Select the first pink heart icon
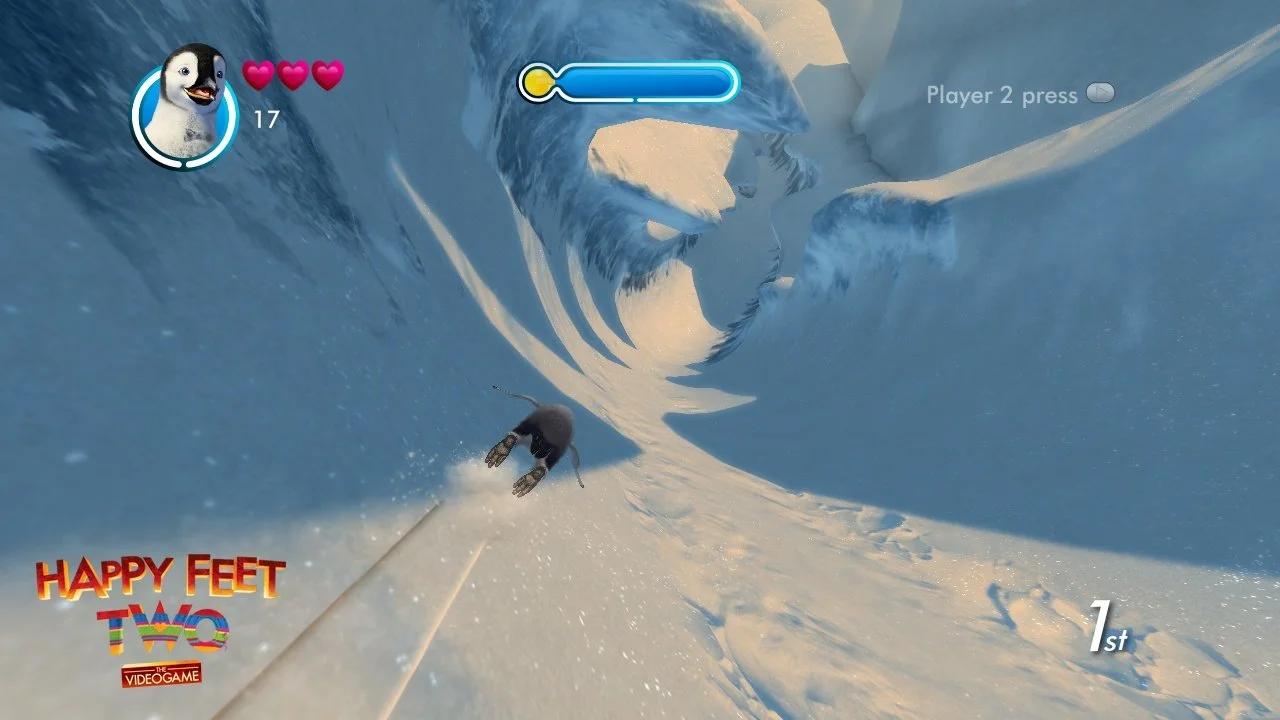This screenshot has width=1280, height=720. coord(257,73)
